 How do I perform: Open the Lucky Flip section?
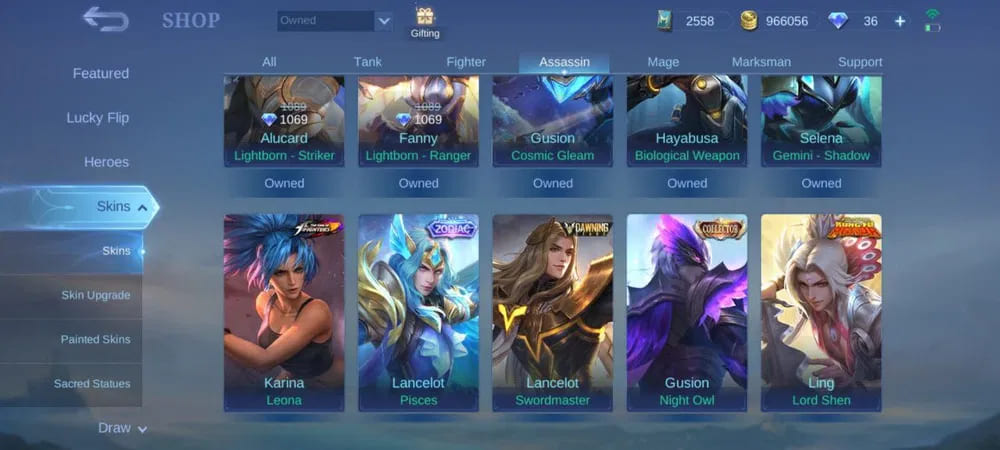coord(98,118)
